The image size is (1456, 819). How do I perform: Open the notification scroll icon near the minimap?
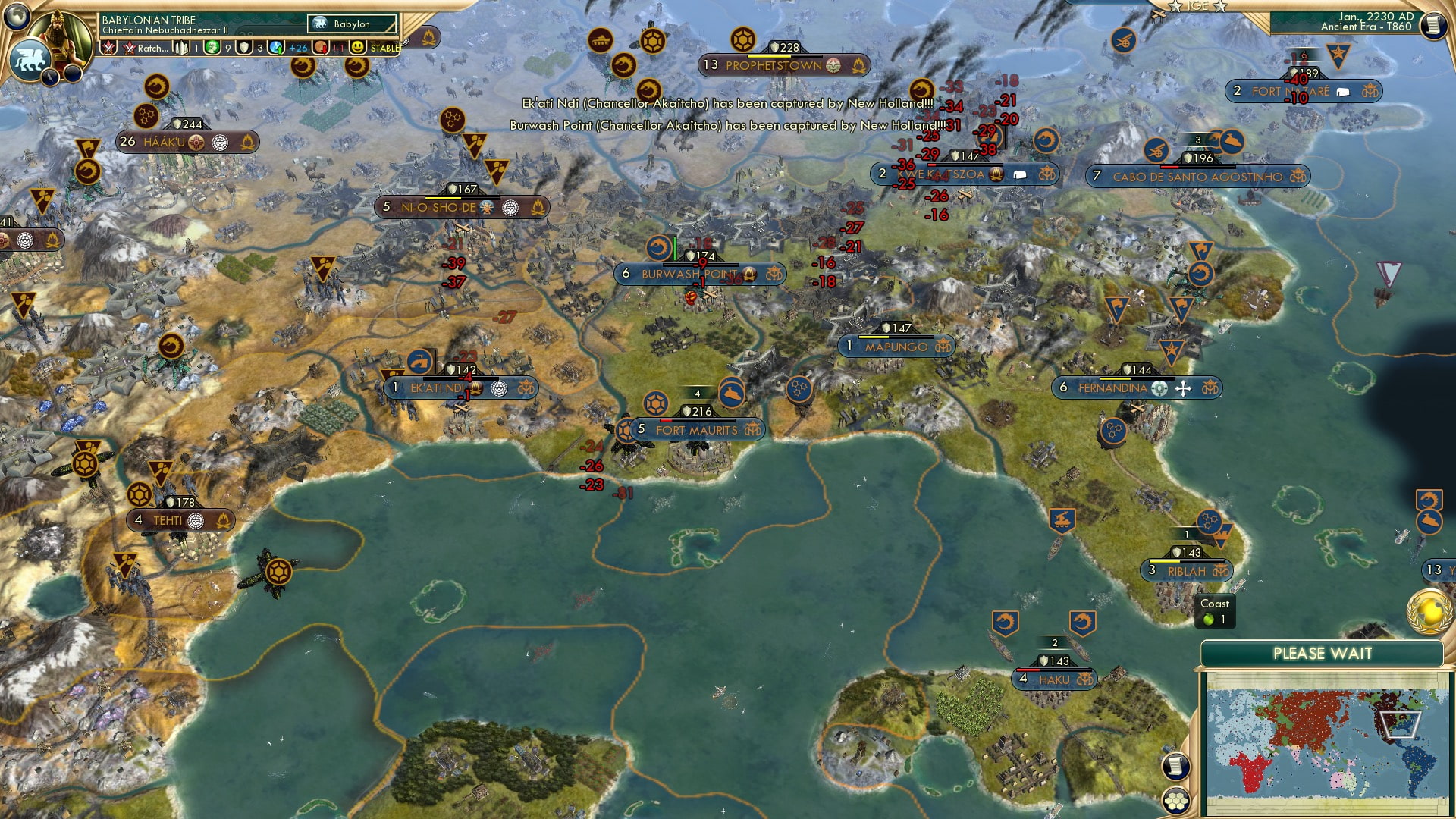[1176, 766]
